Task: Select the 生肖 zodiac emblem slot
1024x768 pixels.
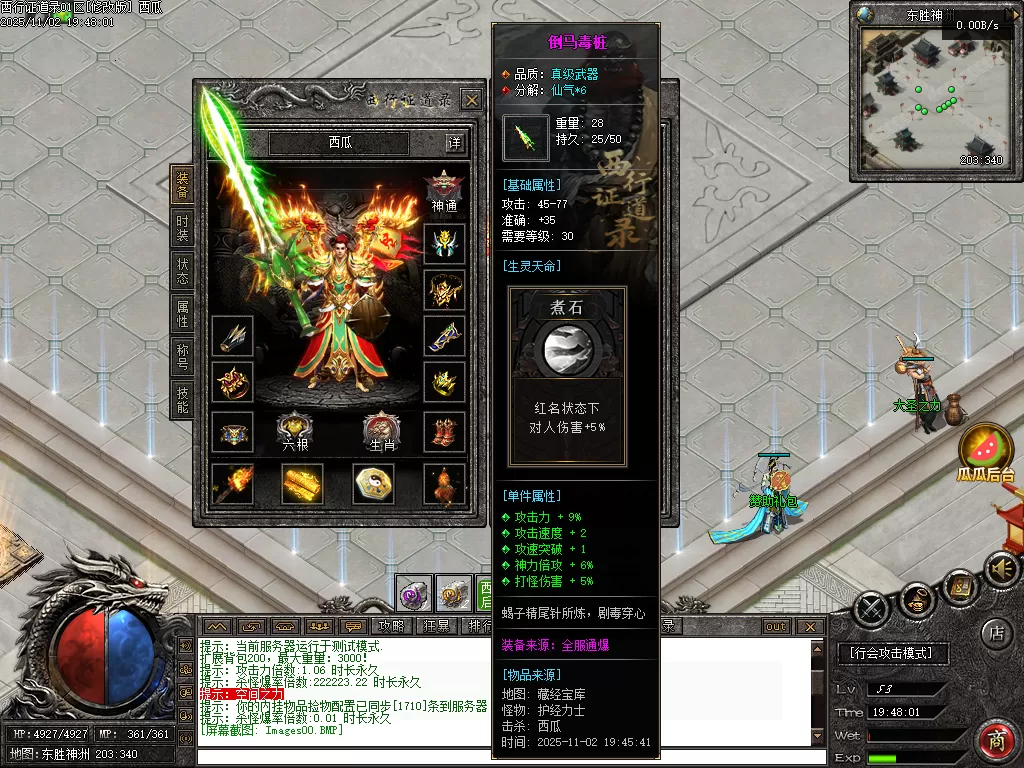Action: [382, 430]
